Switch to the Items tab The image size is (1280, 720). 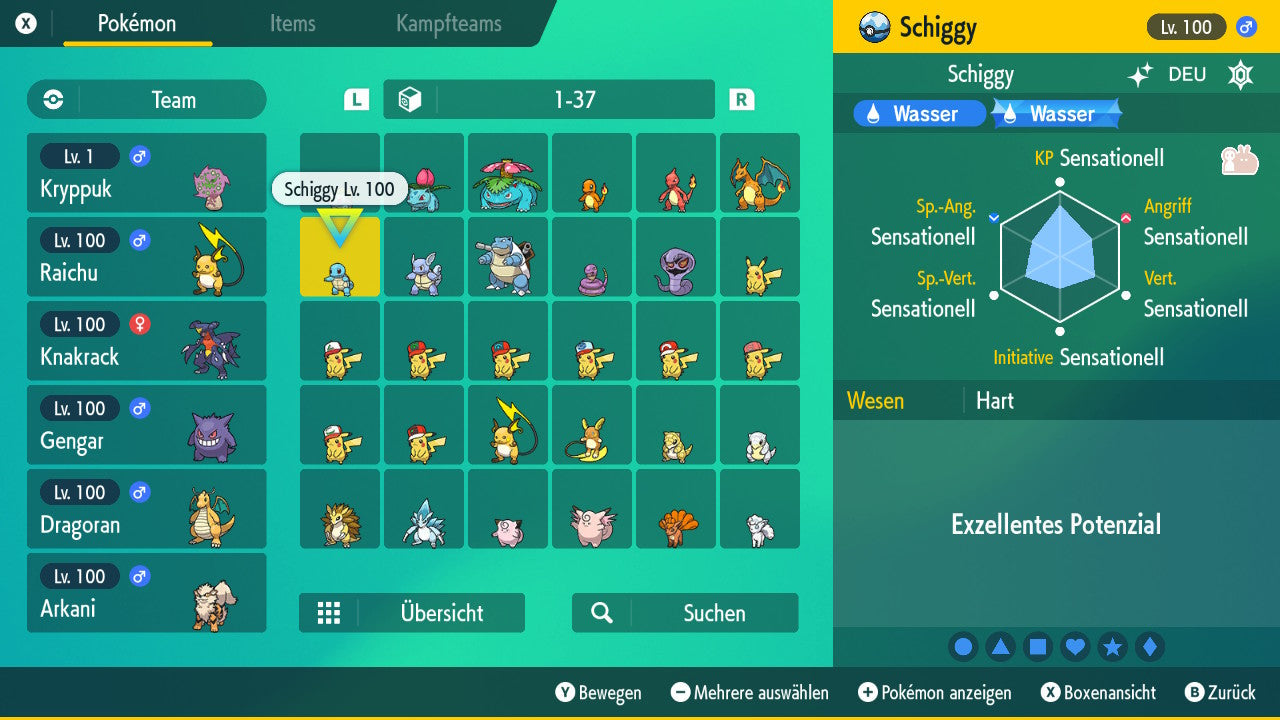click(x=292, y=24)
